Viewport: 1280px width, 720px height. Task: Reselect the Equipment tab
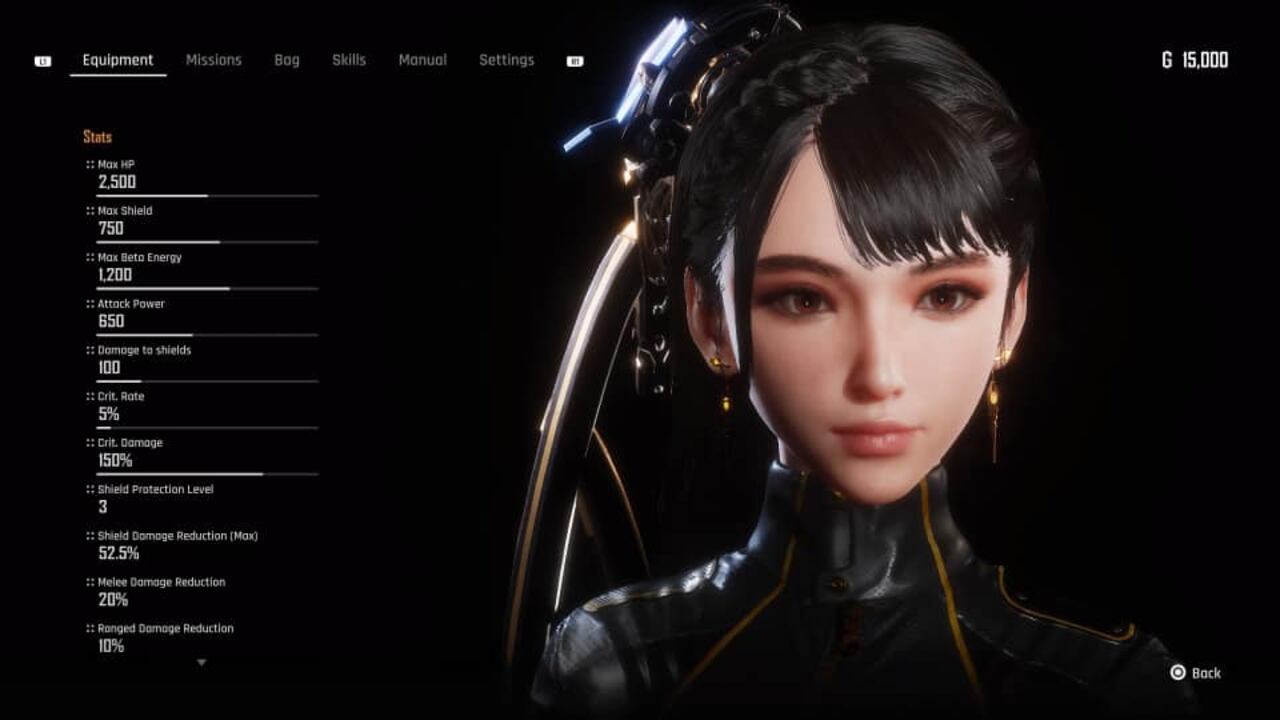pyautogui.click(x=117, y=60)
